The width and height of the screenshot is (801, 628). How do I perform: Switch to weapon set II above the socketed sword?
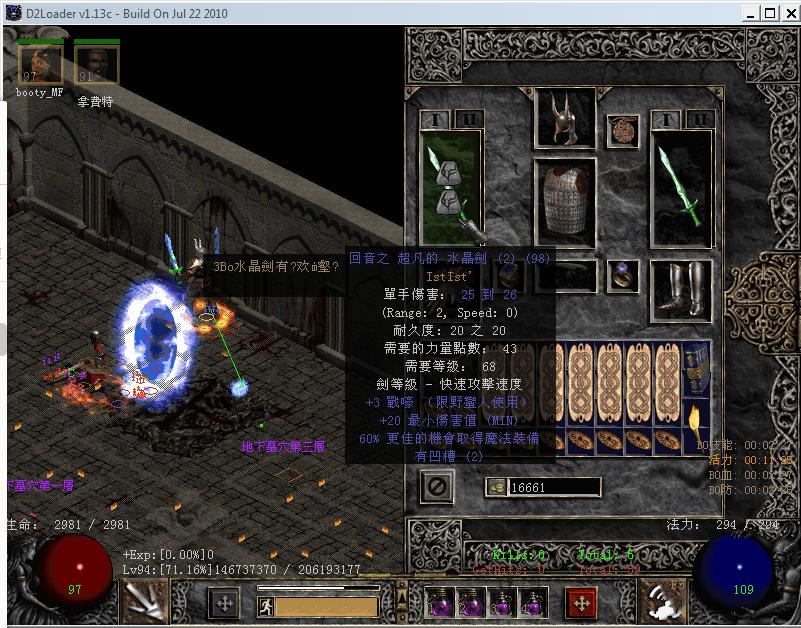(468, 120)
